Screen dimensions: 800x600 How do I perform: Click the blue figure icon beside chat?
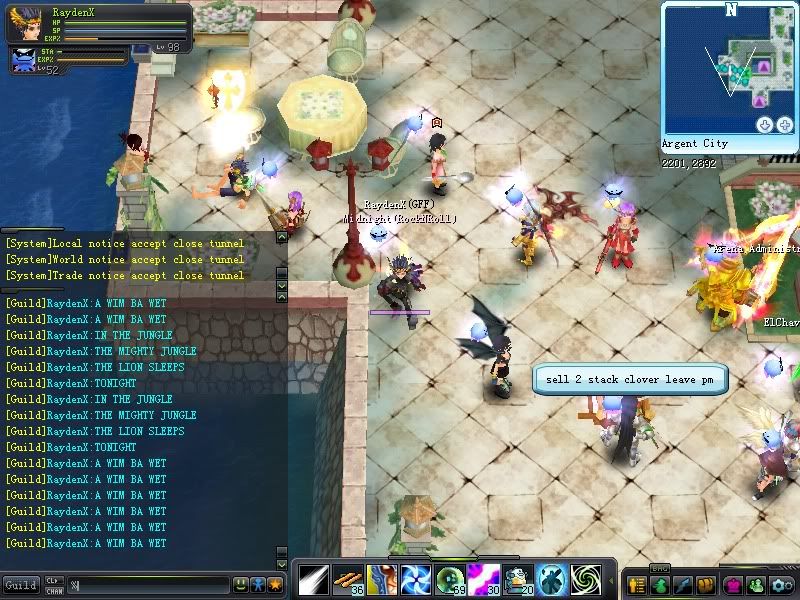tap(257, 584)
